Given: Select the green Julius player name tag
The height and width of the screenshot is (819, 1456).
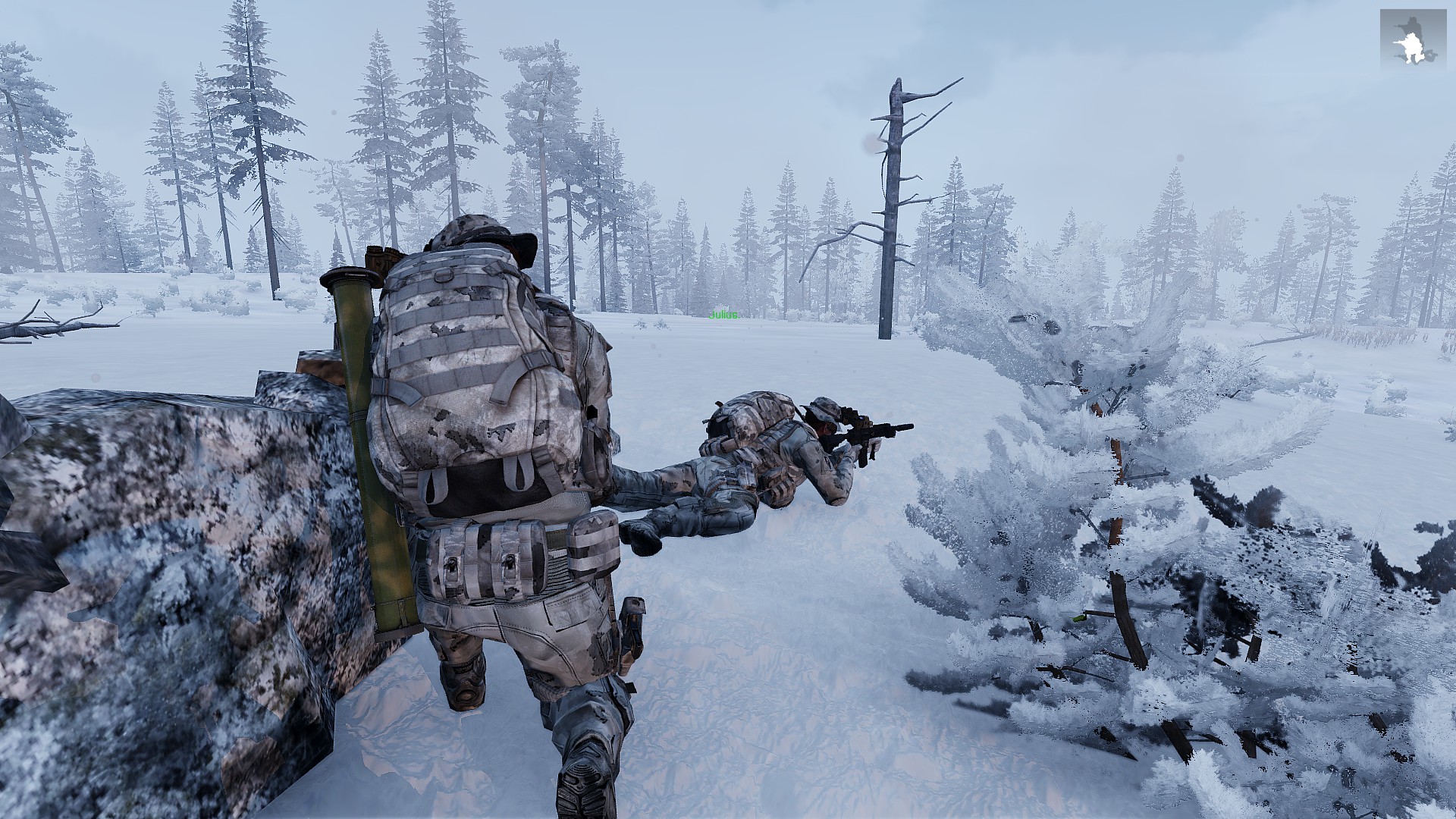Looking at the screenshot, I should click(x=723, y=315).
